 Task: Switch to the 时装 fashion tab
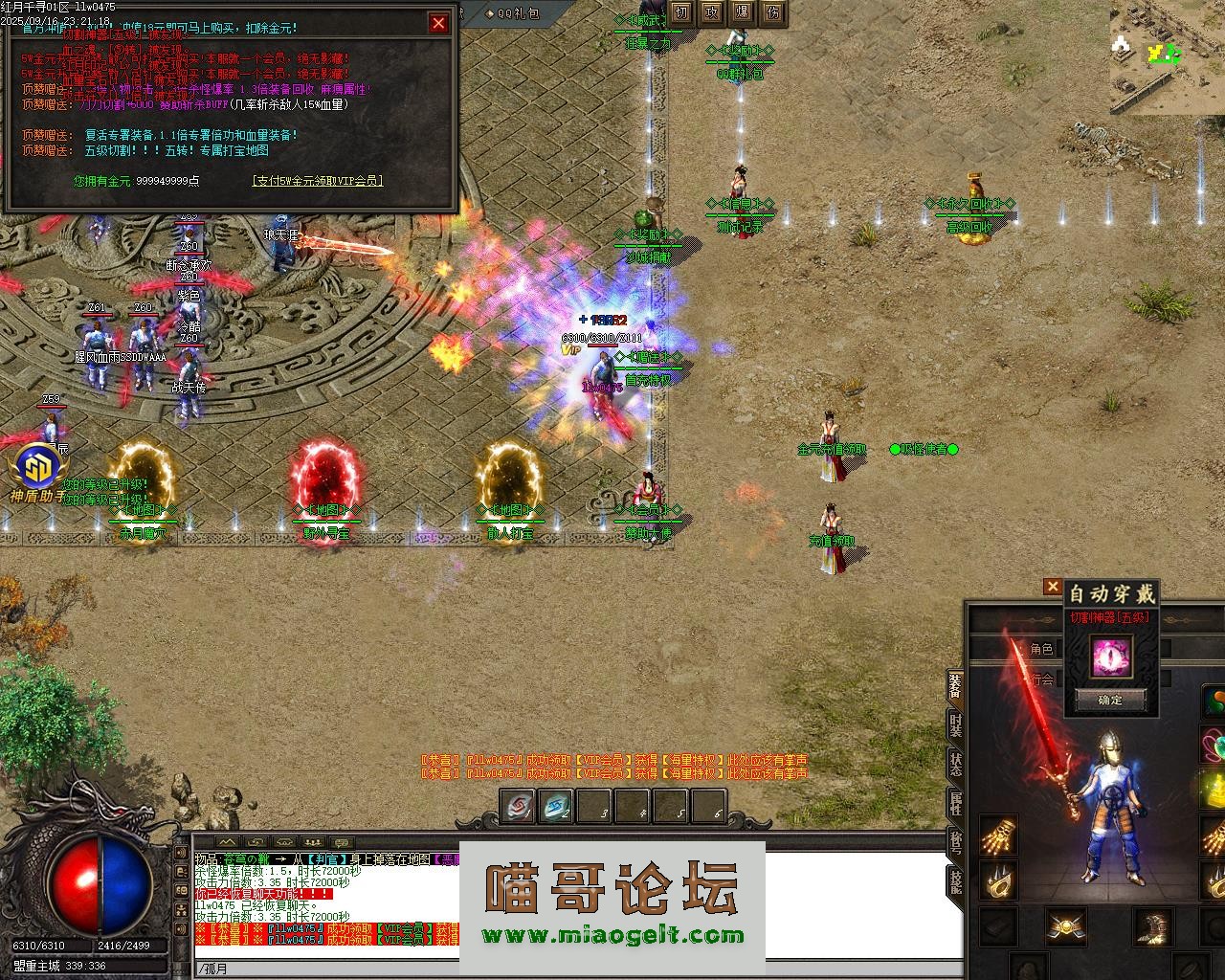tap(955, 724)
